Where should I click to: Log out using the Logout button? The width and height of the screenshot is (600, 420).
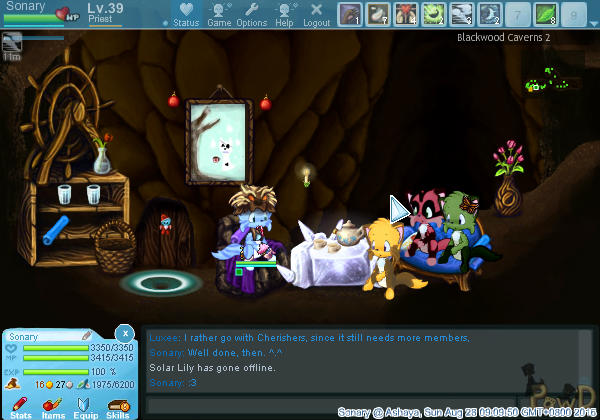click(x=316, y=15)
